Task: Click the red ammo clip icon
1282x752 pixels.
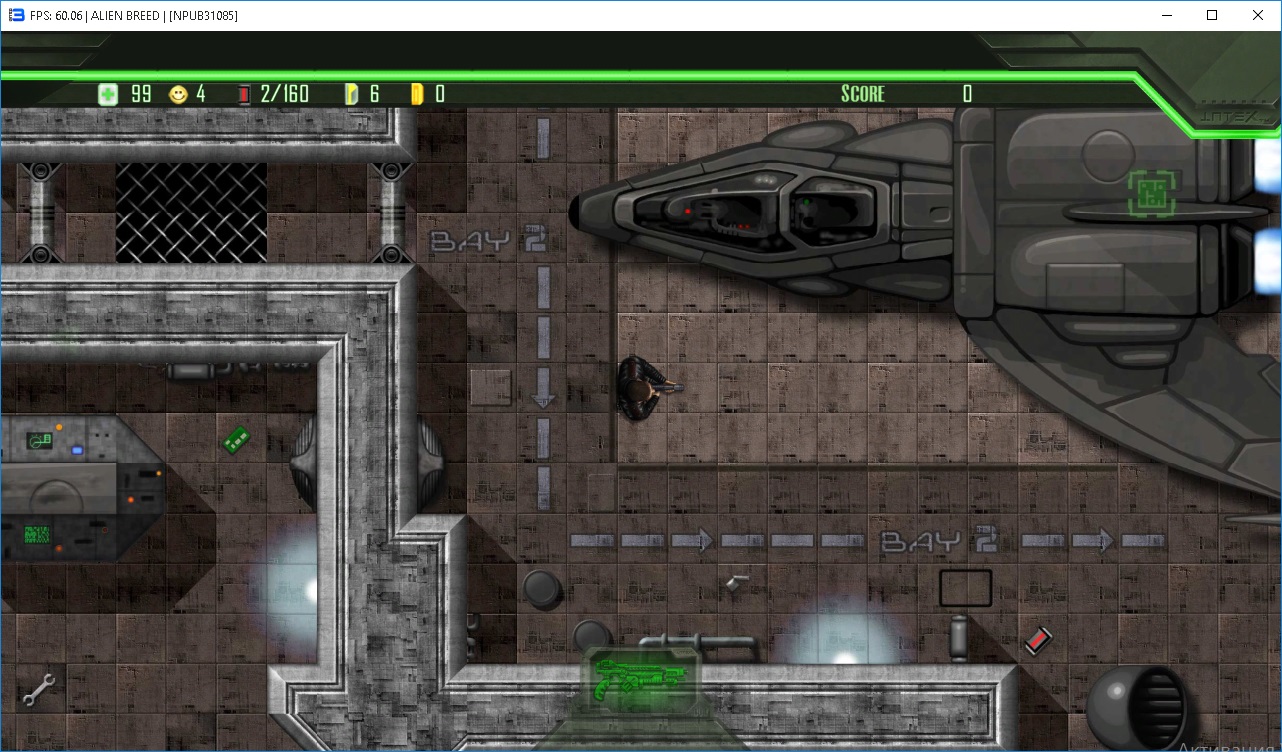Action: click(245, 94)
